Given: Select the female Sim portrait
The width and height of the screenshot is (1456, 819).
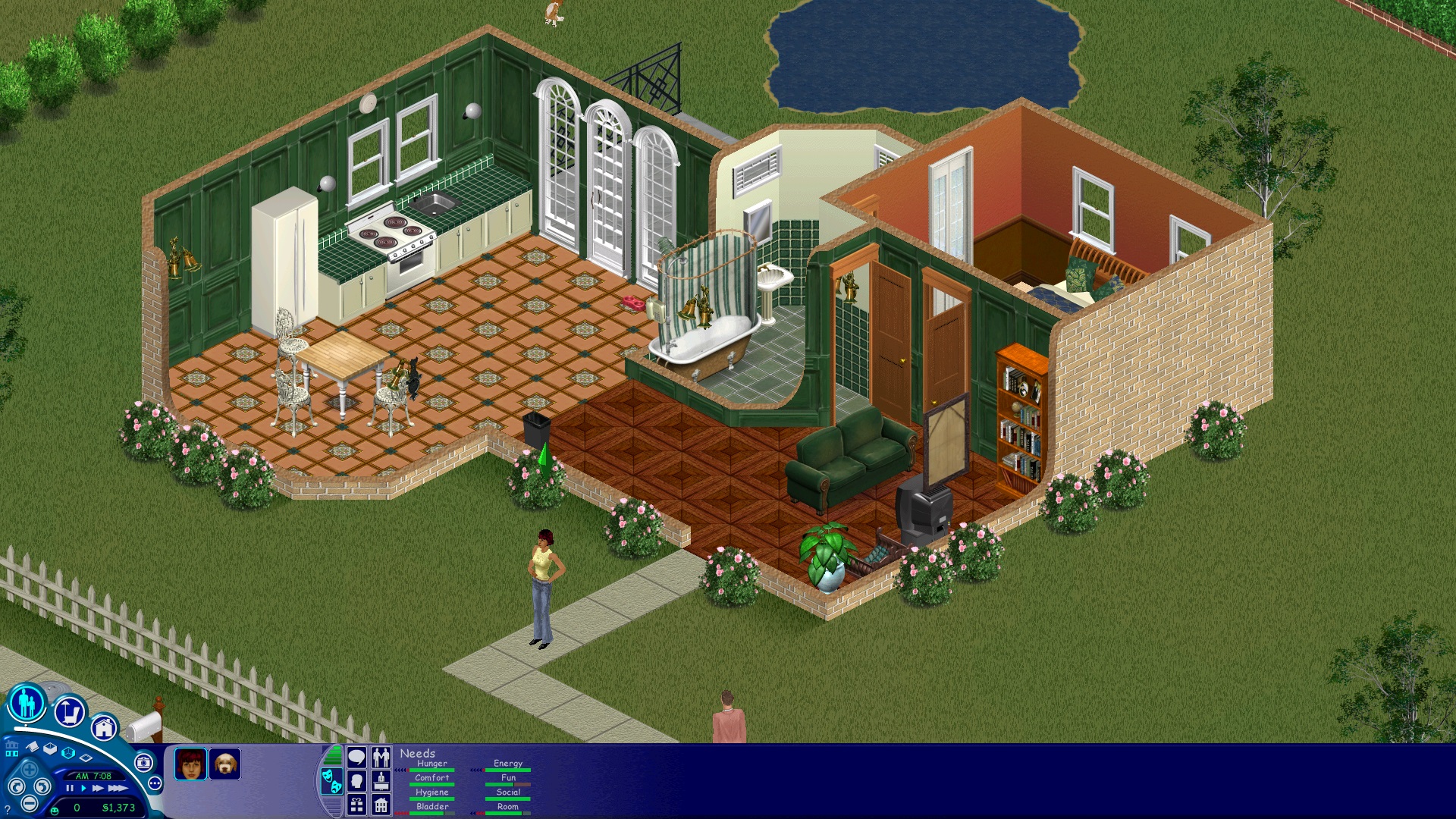Looking at the screenshot, I should click(x=190, y=764).
